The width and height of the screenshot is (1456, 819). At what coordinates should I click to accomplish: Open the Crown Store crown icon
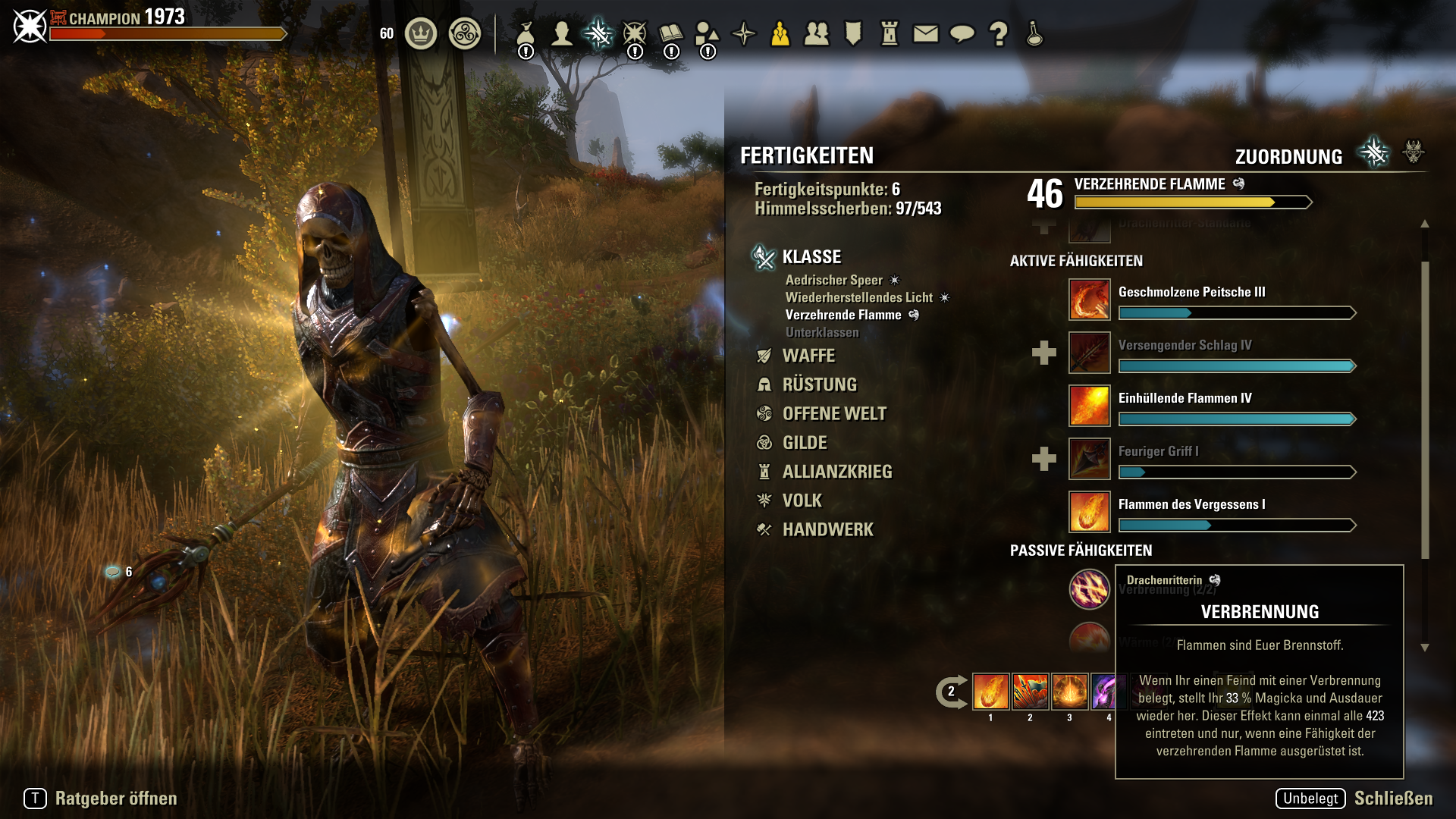(421, 33)
